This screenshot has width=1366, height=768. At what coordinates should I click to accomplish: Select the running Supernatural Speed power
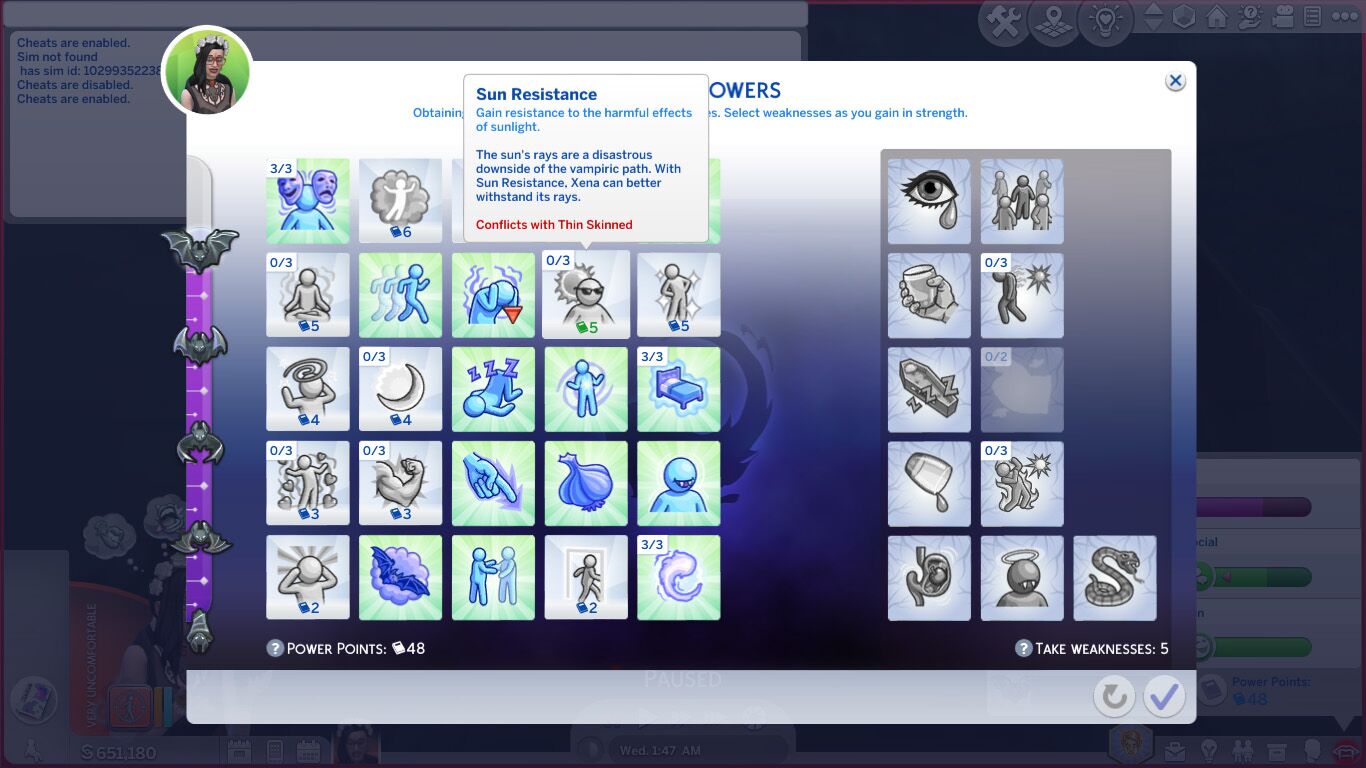coord(400,294)
